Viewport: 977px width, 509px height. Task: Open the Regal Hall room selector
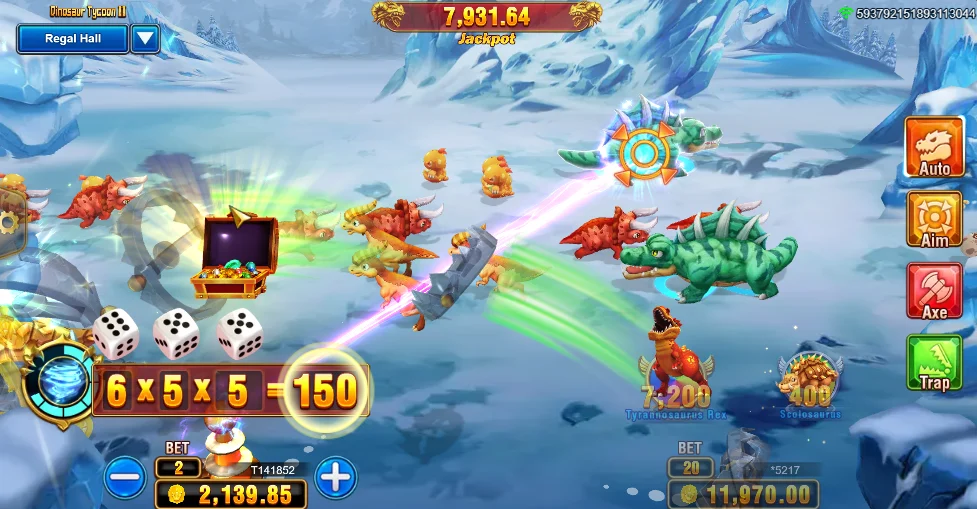73,39
